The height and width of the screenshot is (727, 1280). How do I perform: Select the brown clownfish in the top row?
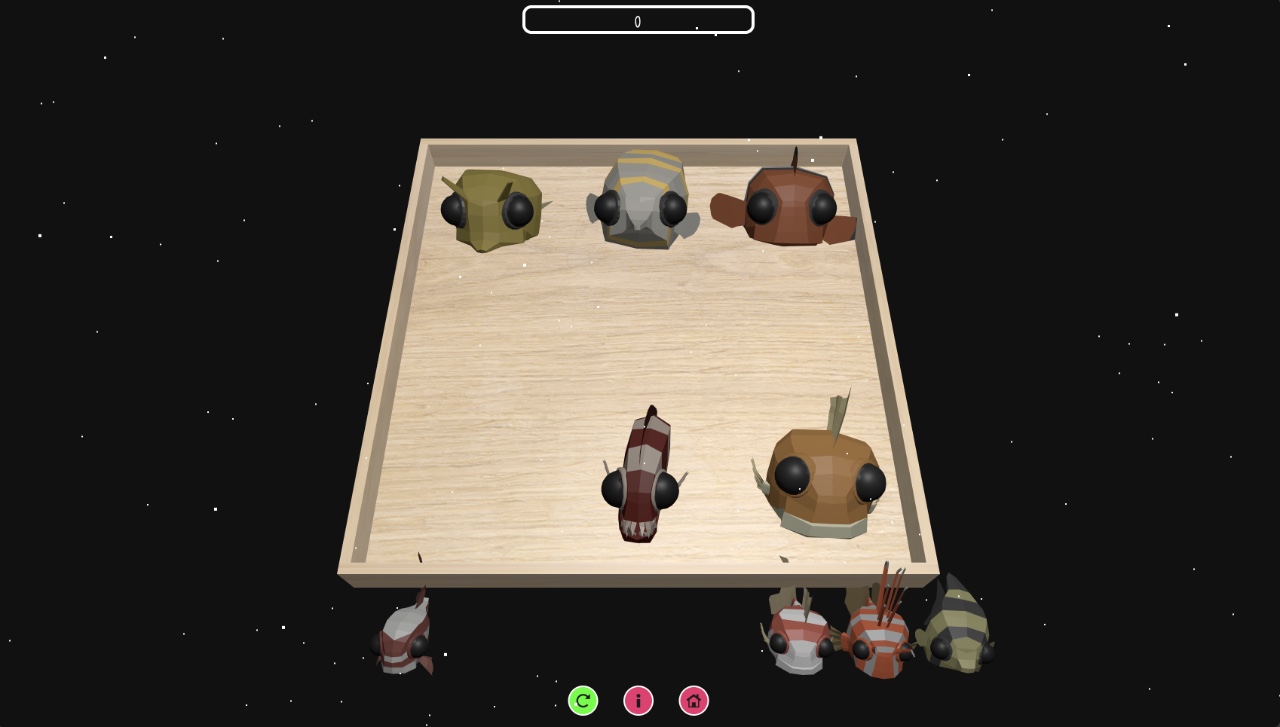click(790, 205)
